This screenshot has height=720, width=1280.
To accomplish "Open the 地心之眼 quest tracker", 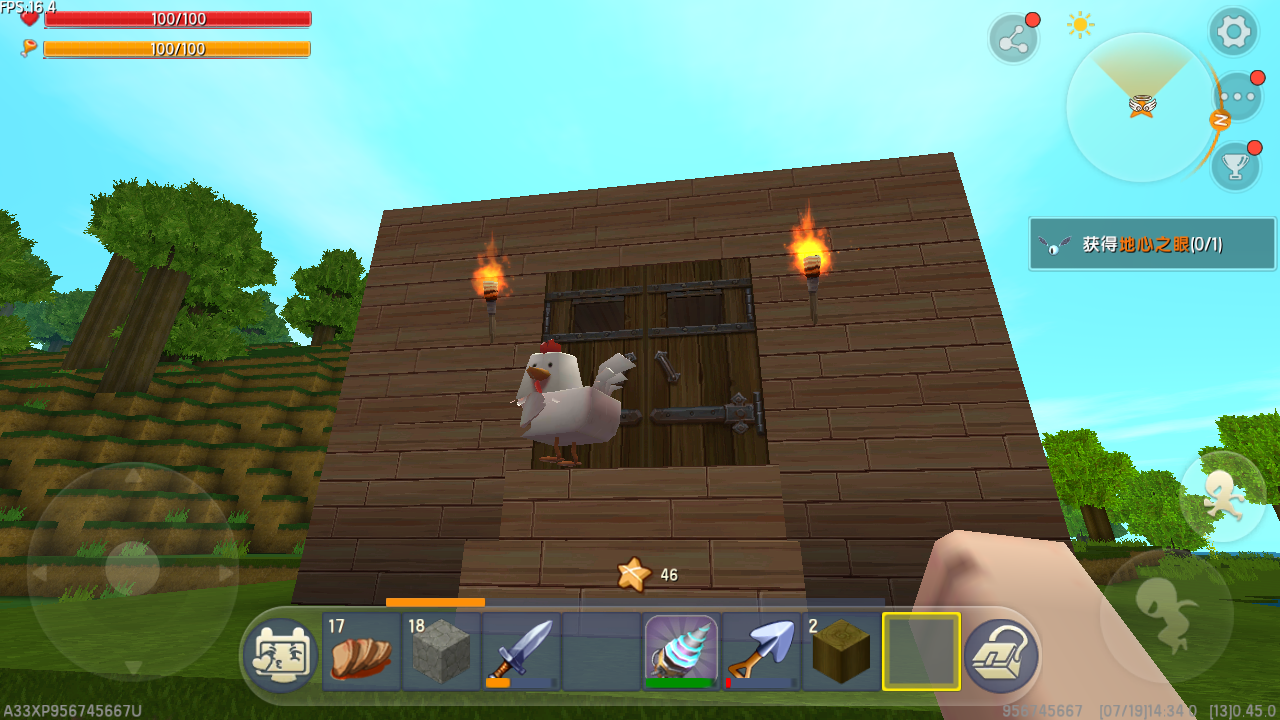I will click(1152, 244).
